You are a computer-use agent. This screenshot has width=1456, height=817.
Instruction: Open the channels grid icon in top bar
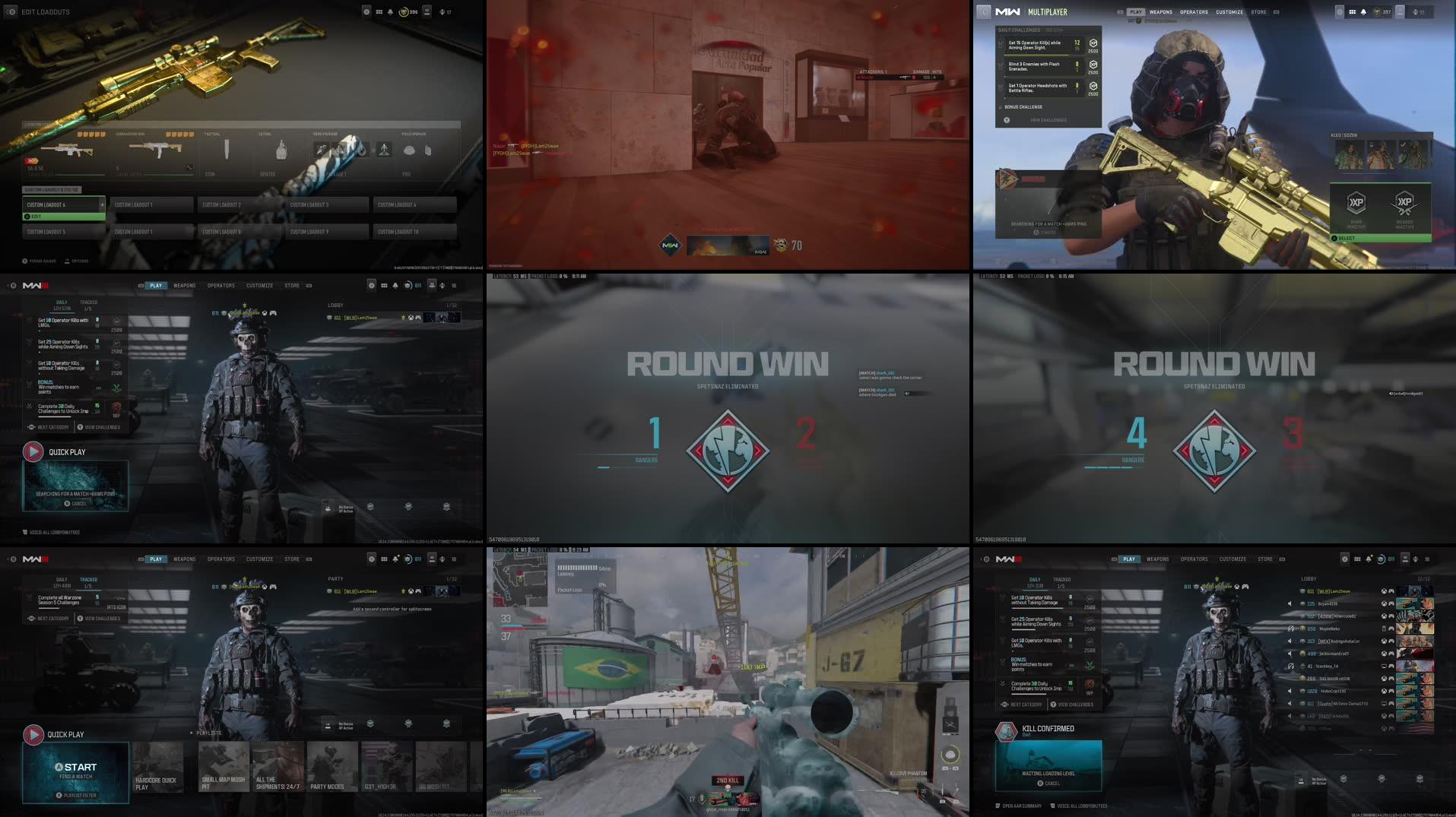coord(1353,12)
